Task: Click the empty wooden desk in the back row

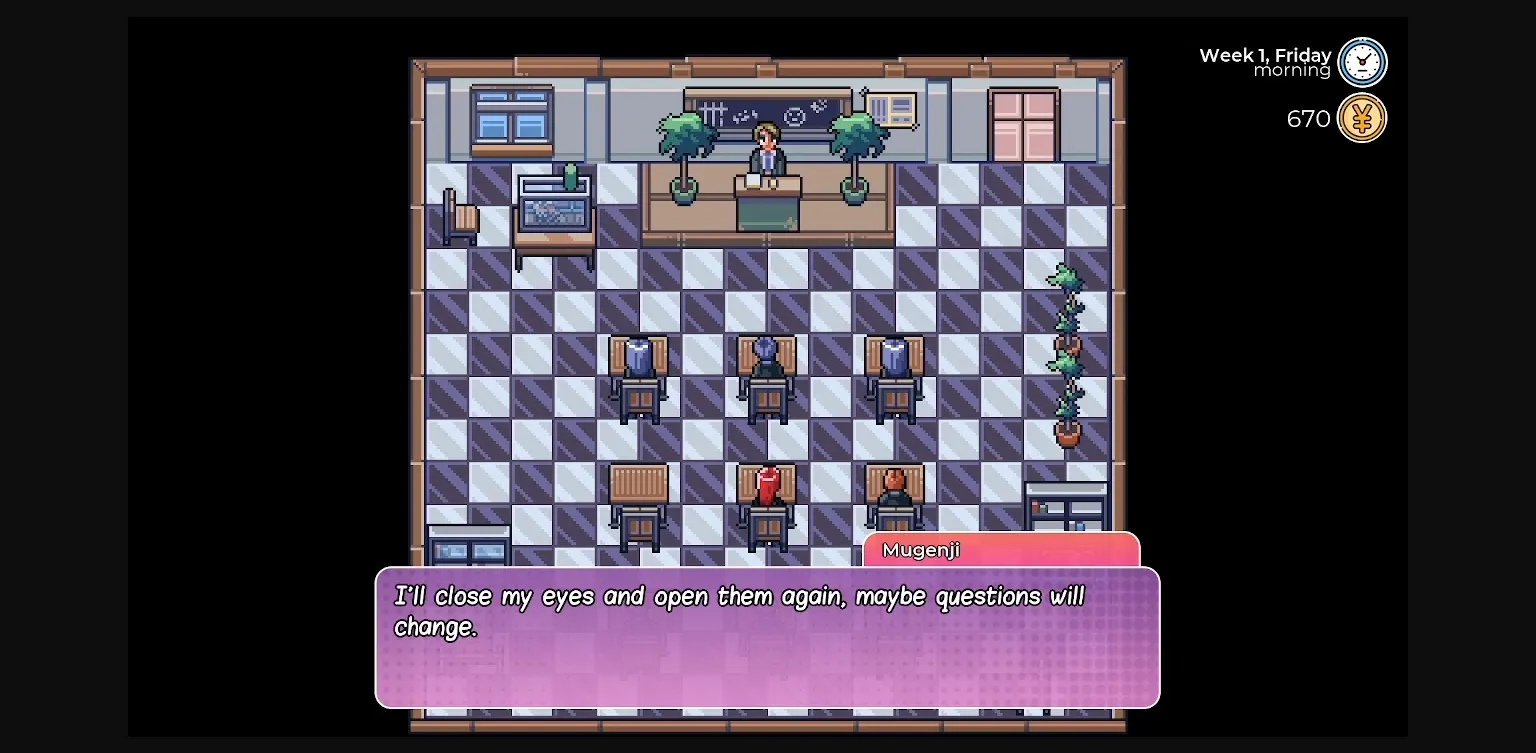Action: click(x=640, y=490)
